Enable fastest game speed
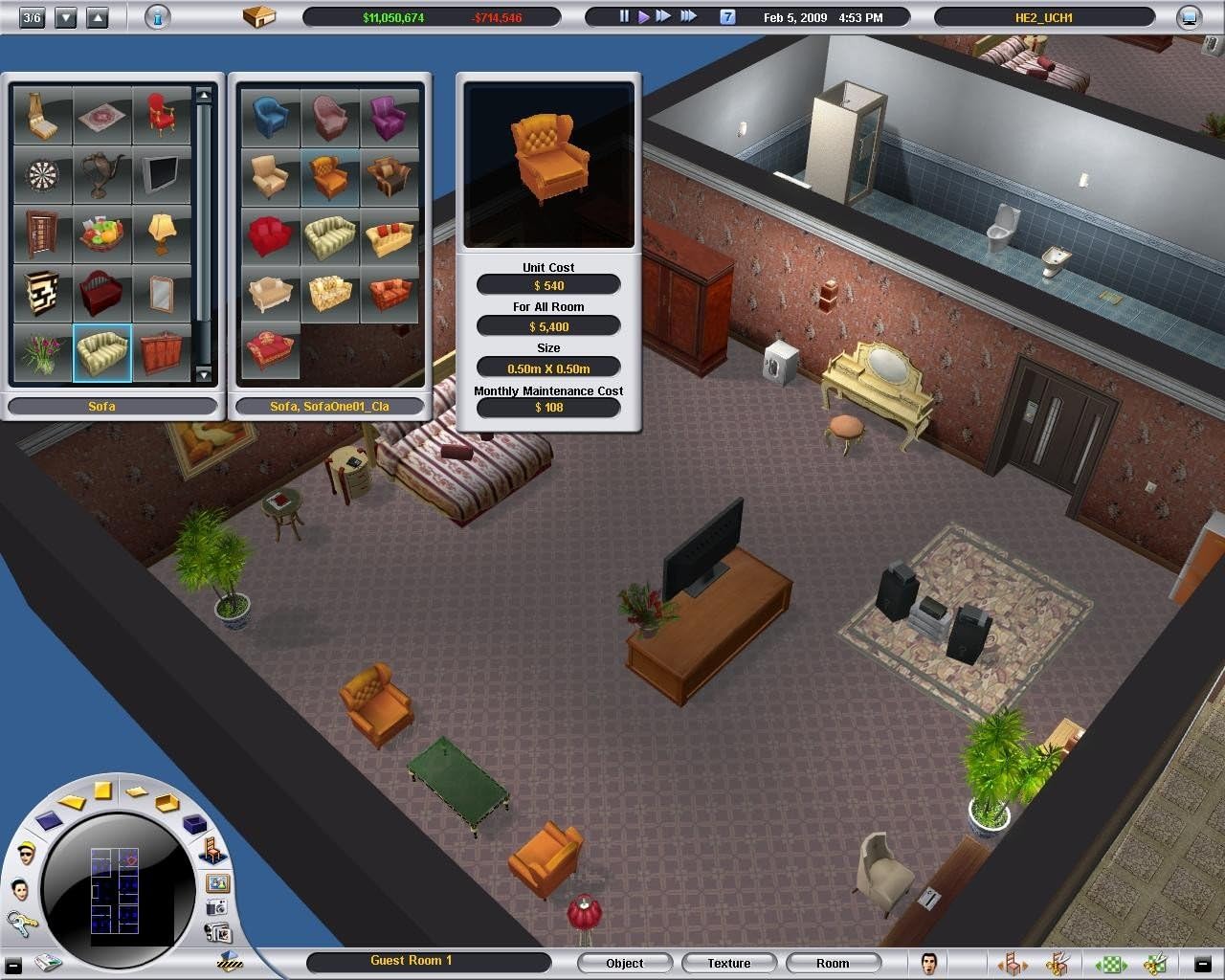This screenshot has height=980, width=1225. pyautogui.click(x=688, y=15)
